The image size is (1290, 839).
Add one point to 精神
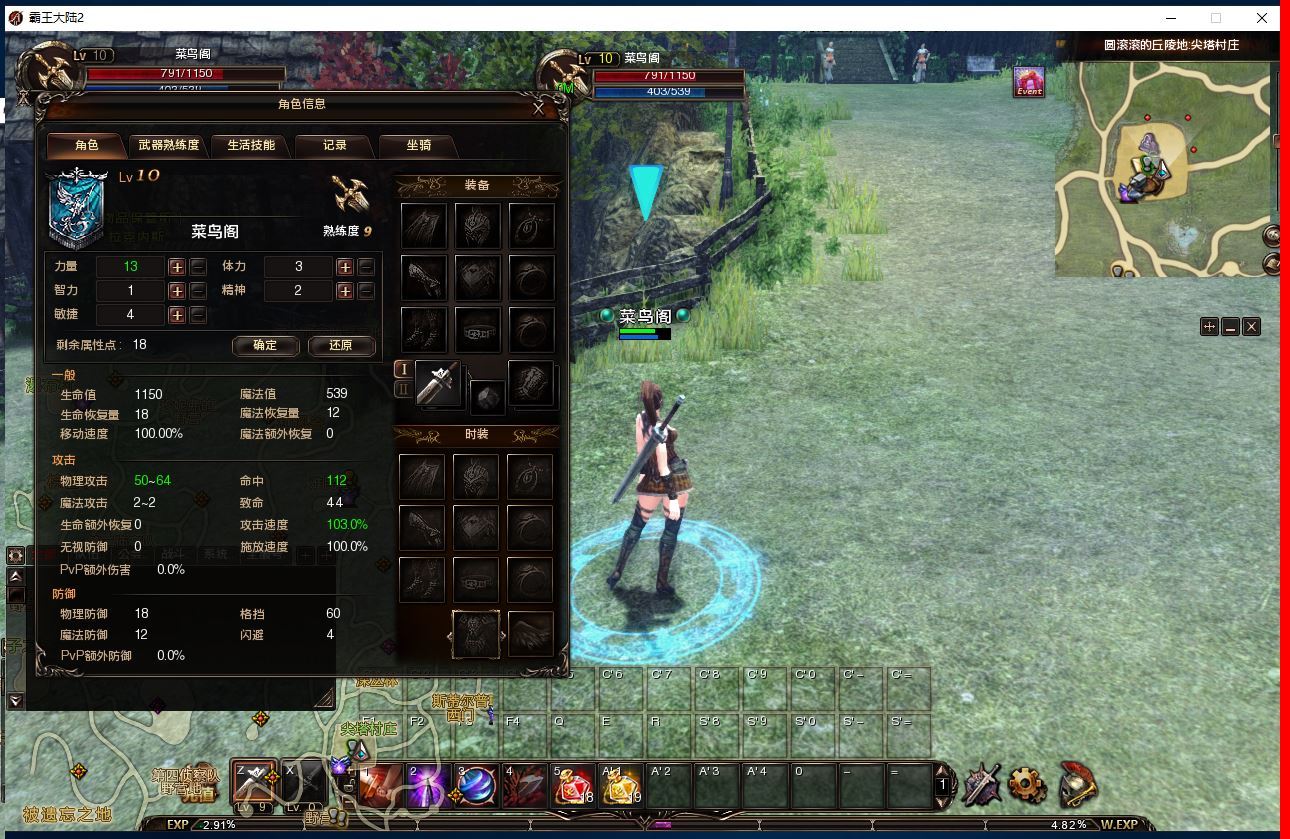pos(345,291)
